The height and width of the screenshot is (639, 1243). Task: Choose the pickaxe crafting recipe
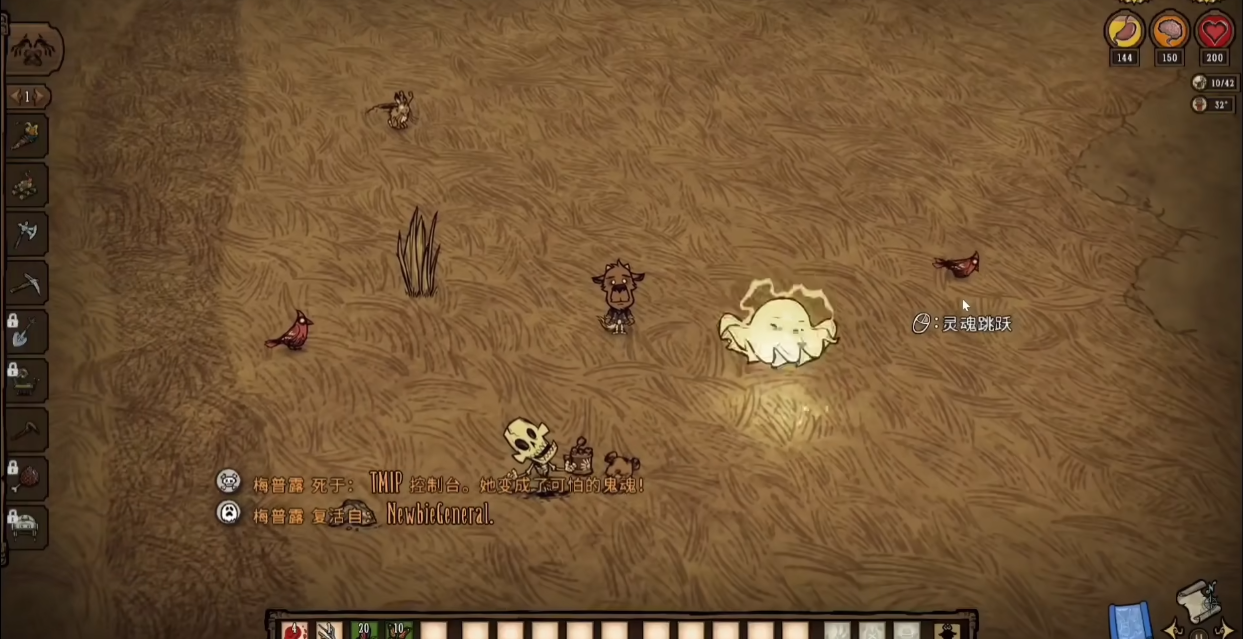27,284
